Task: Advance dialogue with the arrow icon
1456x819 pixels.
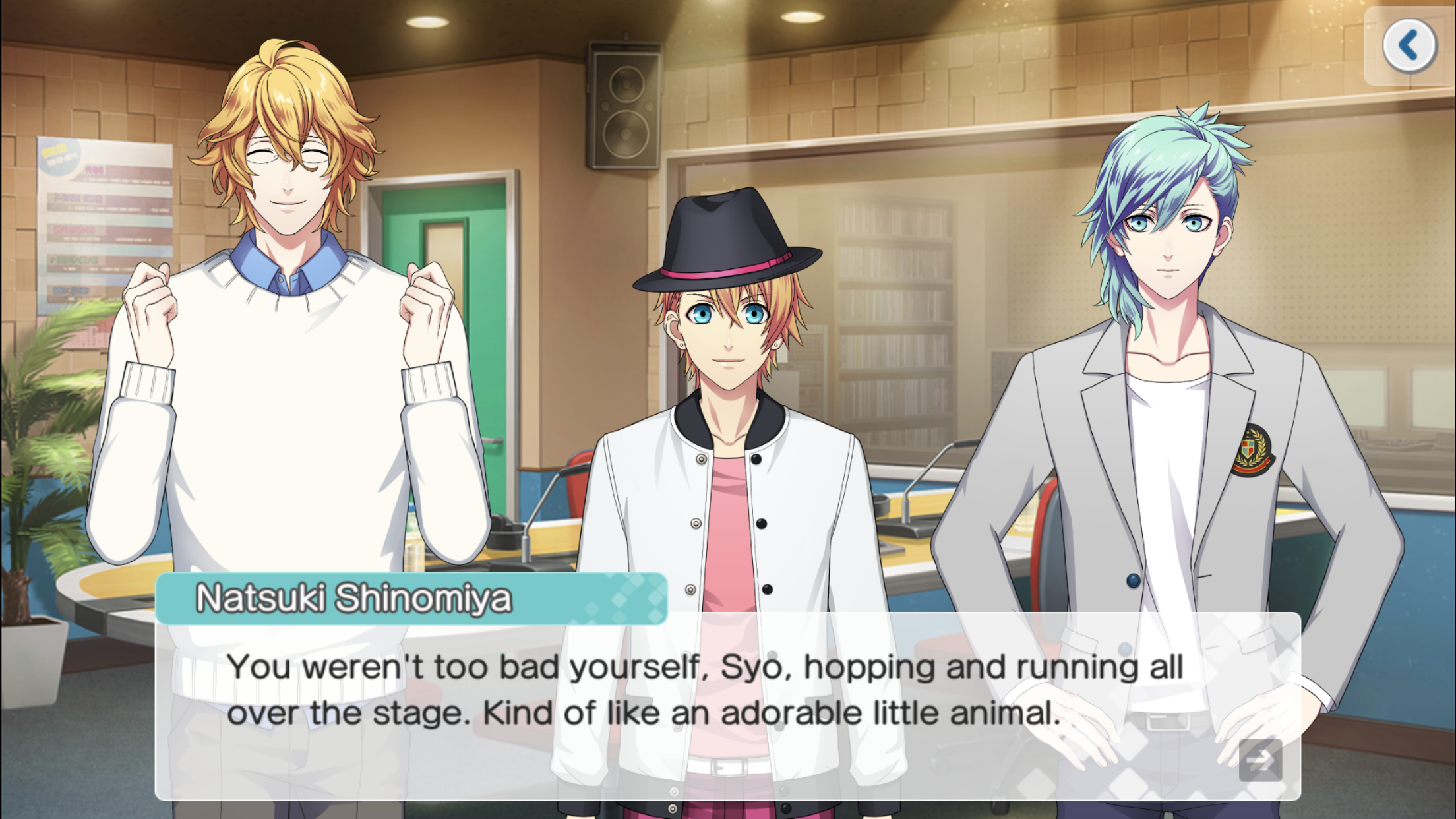Action: point(1260,760)
